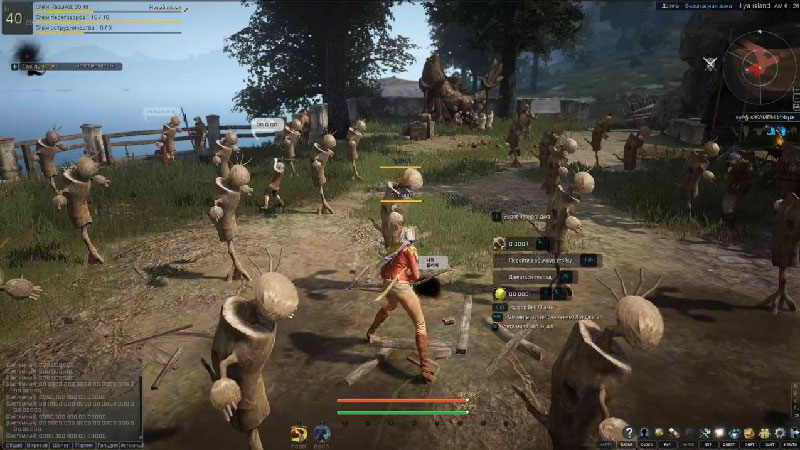The height and width of the screenshot is (450, 800).
Task: Activate the red and yellow skill icon
Action: coord(298,433)
